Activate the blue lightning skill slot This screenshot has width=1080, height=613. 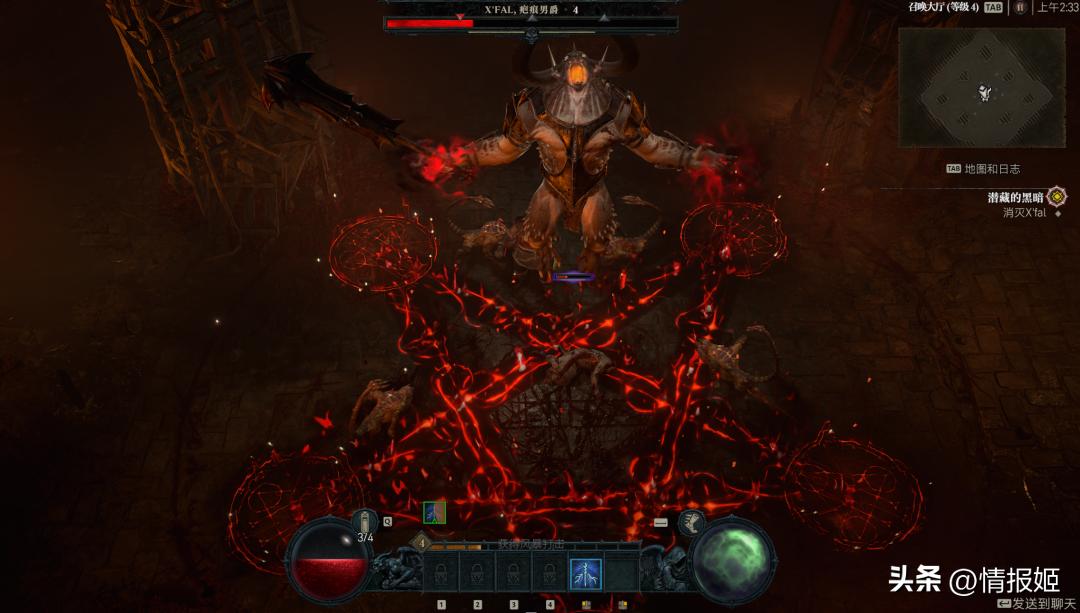click(585, 575)
